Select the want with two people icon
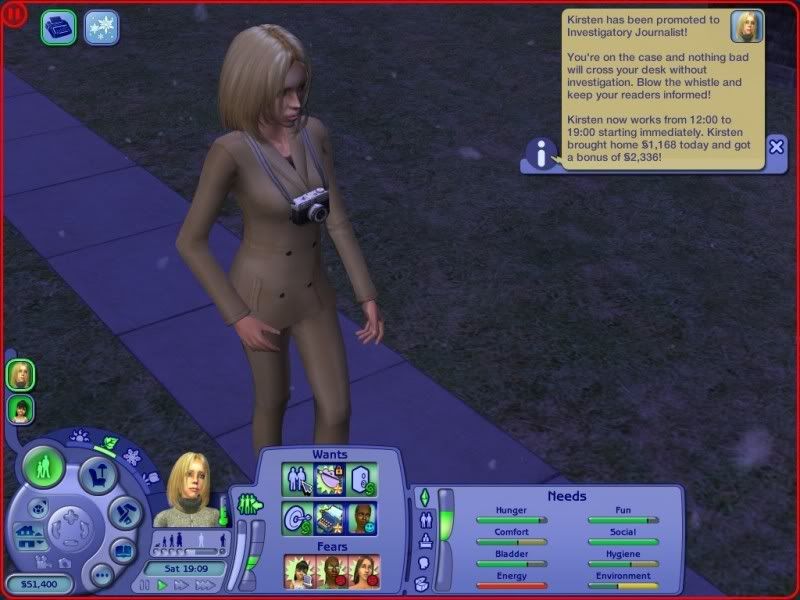800x600 pixels. pos(297,480)
